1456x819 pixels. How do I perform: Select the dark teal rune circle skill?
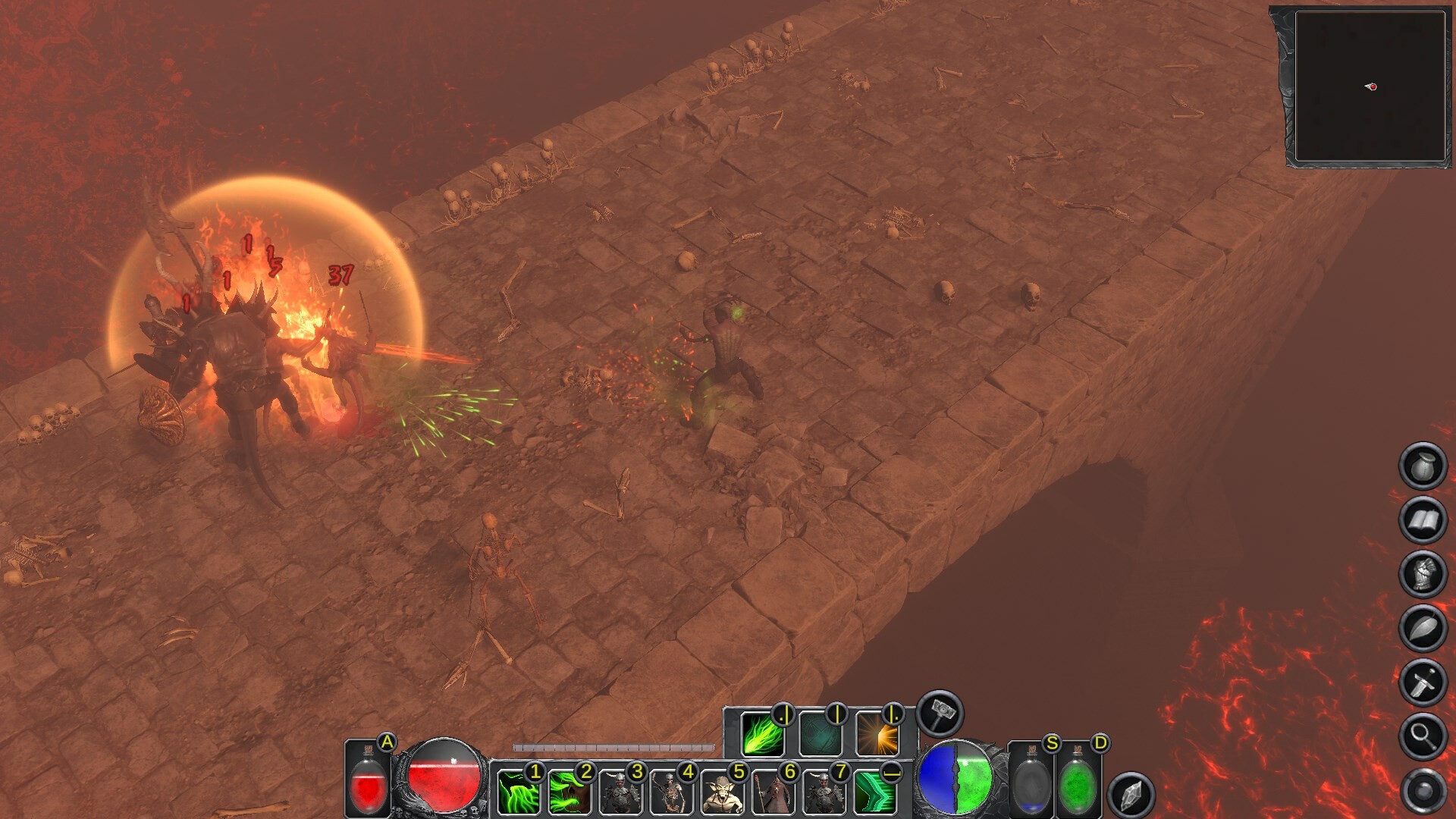pos(819,734)
